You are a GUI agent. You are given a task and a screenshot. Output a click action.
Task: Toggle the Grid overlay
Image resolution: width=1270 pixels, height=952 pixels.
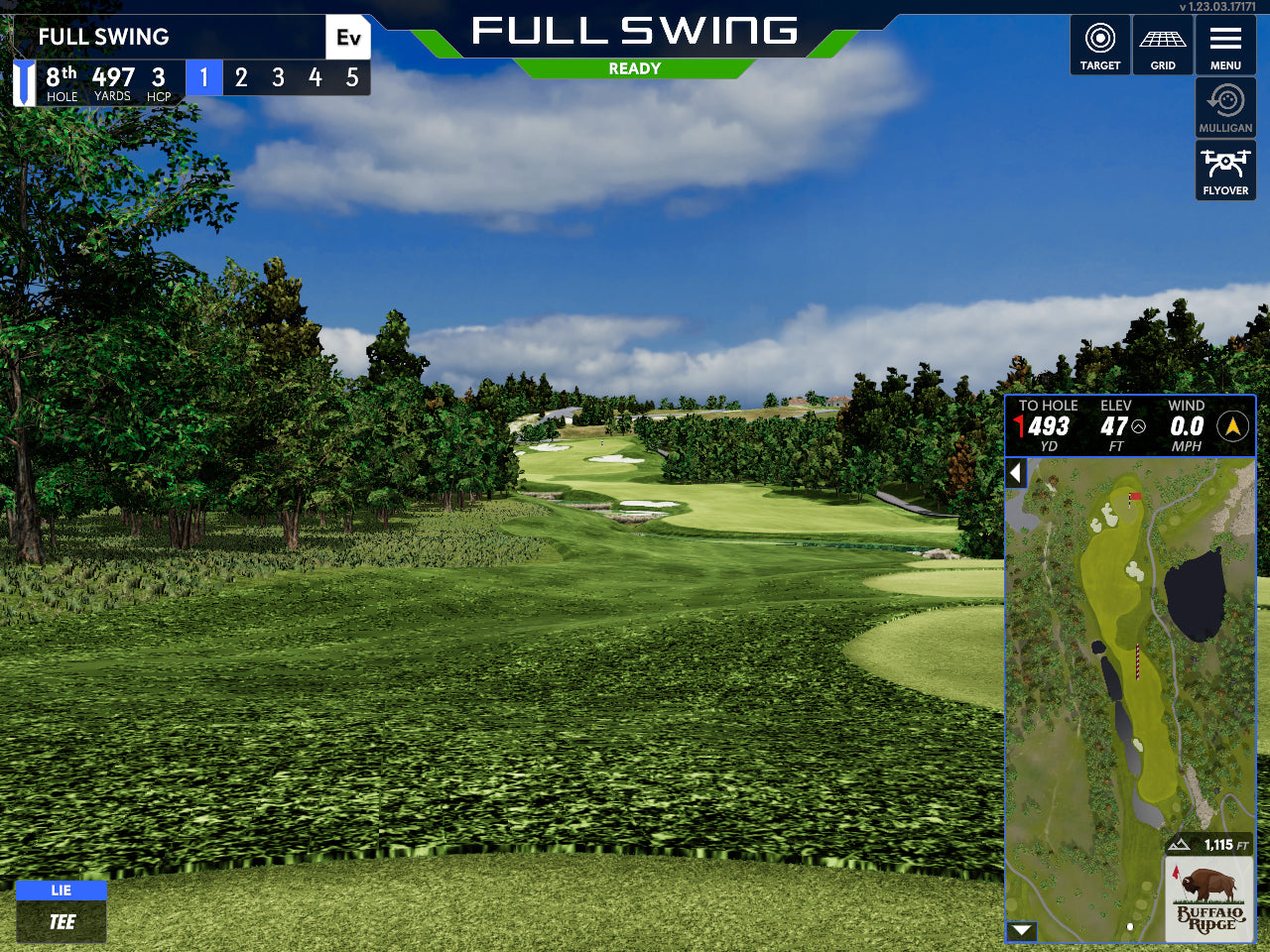pyautogui.click(x=1163, y=46)
